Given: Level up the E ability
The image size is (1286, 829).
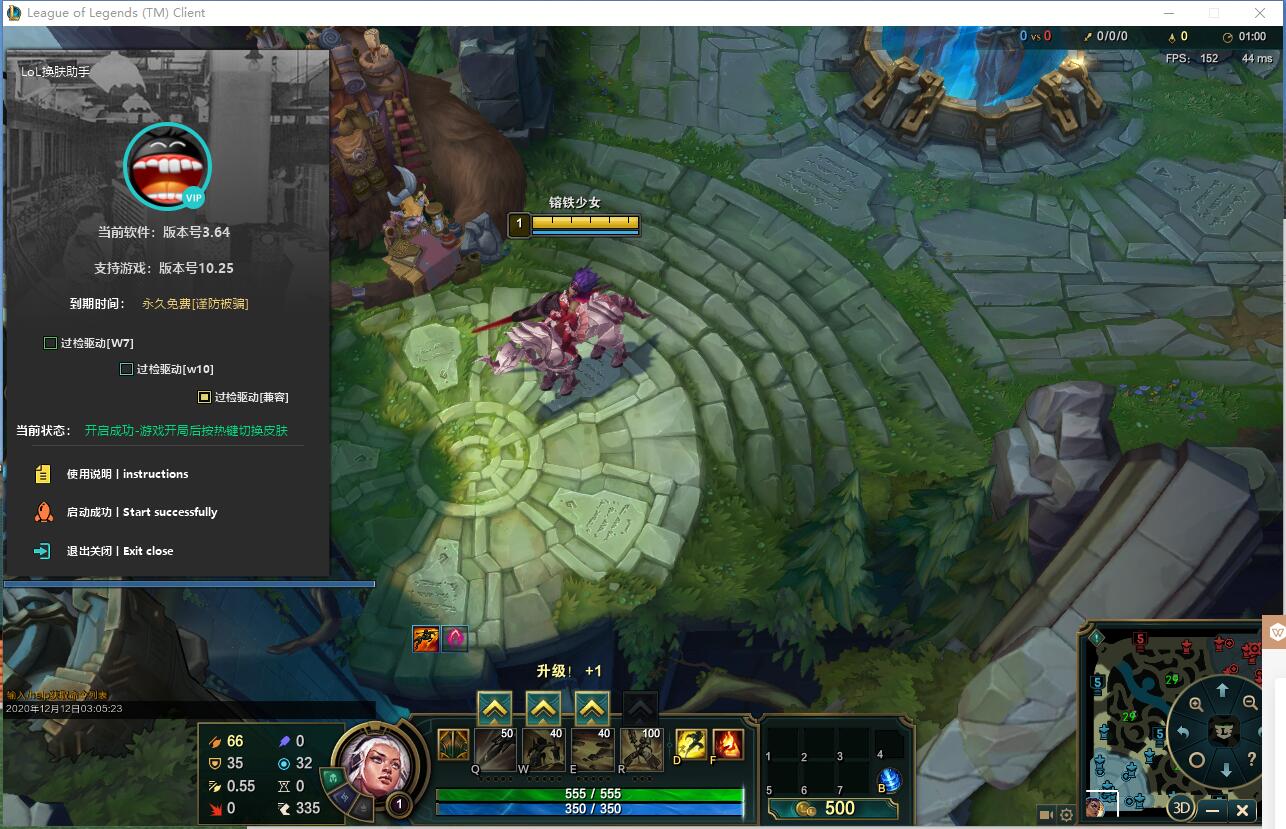Looking at the screenshot, I should coord(591,709).
